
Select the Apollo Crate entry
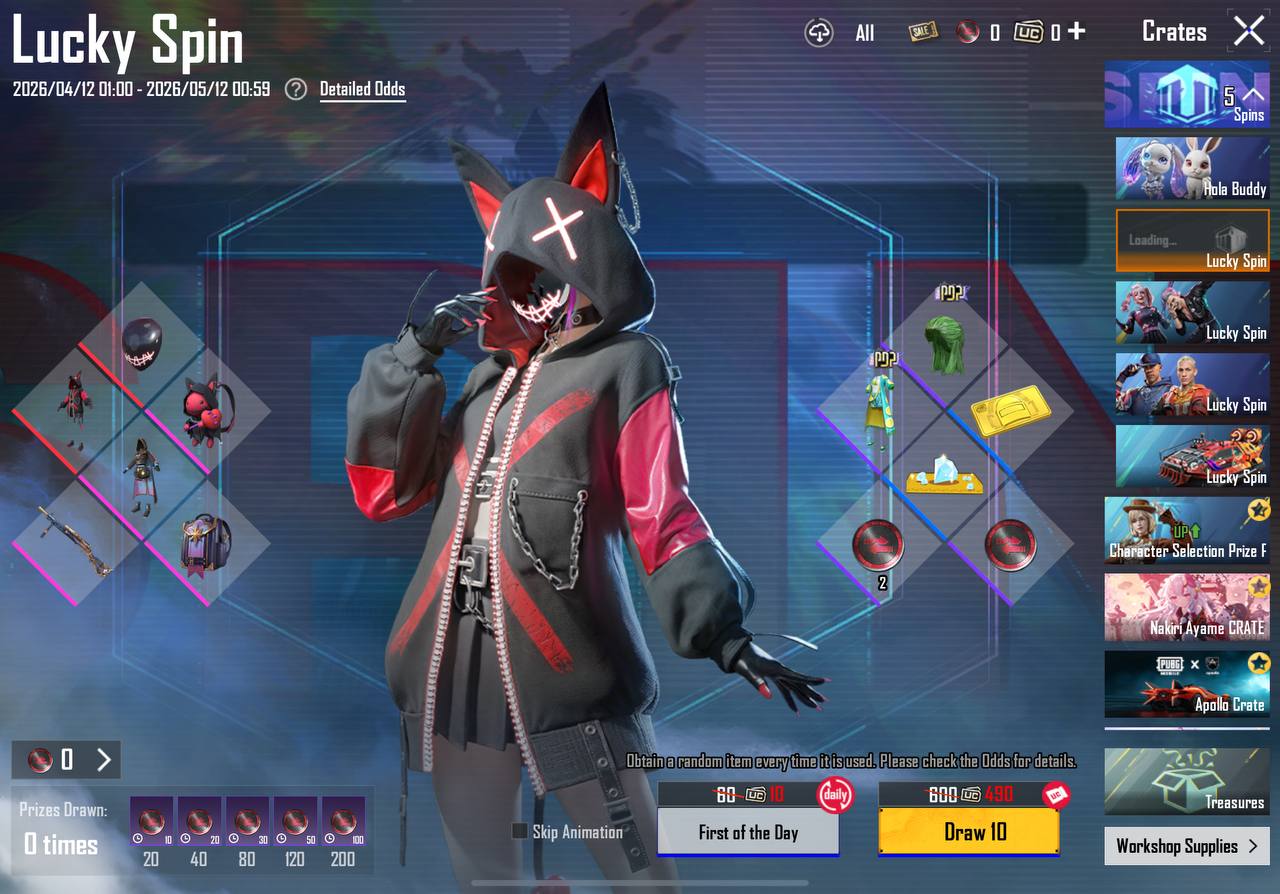pyautogui.click(x=1187, y=684)
